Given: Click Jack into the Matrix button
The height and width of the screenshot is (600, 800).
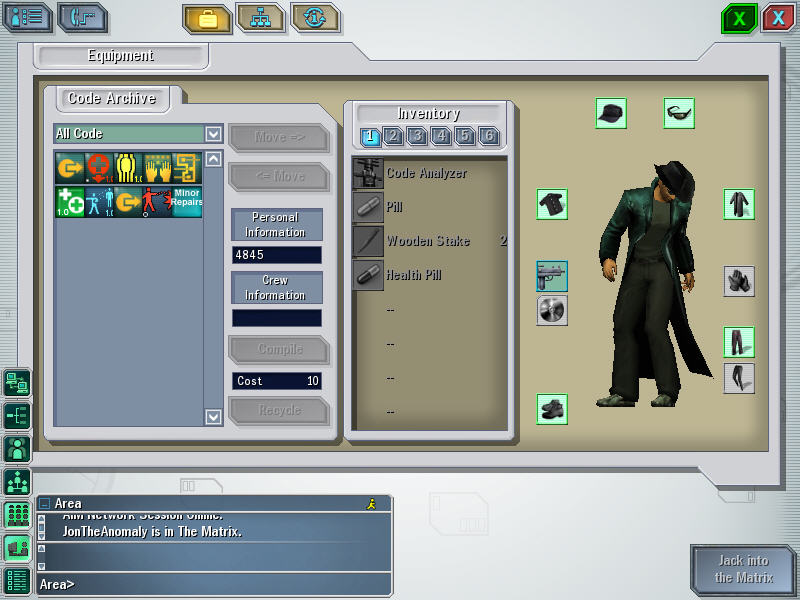Looking at the screenshot, I should tap(743, 569).
